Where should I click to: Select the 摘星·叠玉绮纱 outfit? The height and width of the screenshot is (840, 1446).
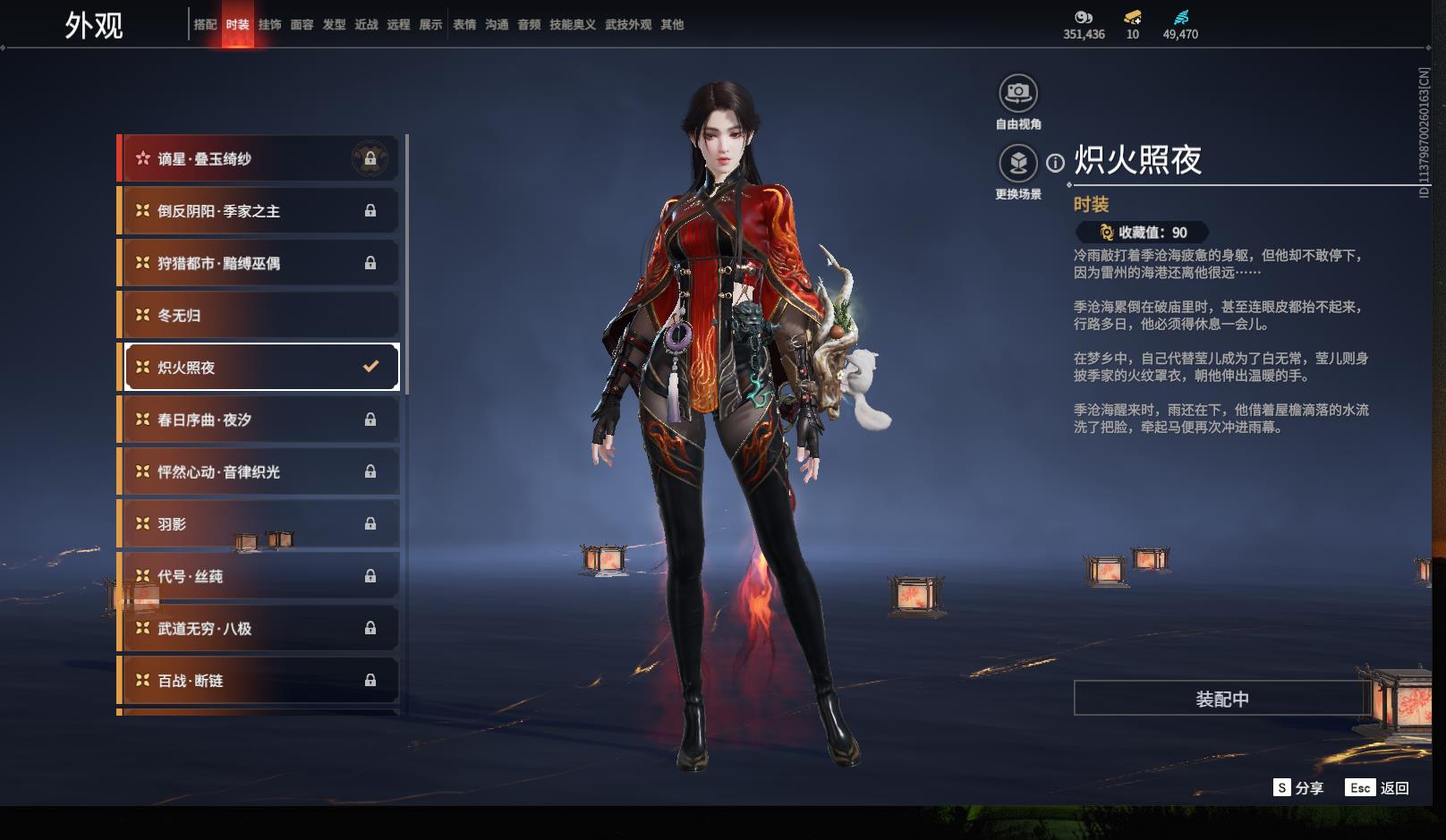(x=259, y=159)
